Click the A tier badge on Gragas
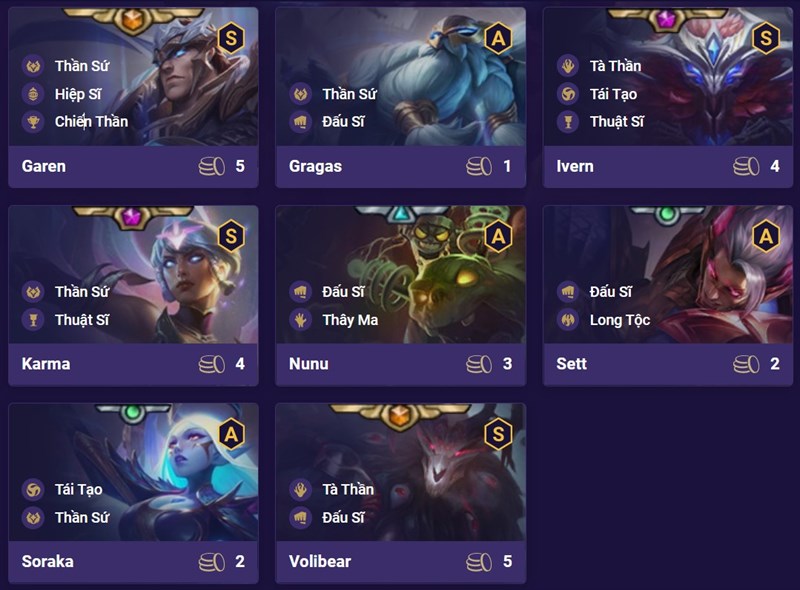This screenshot has width=800, height=590. click(x=498, y=38)
